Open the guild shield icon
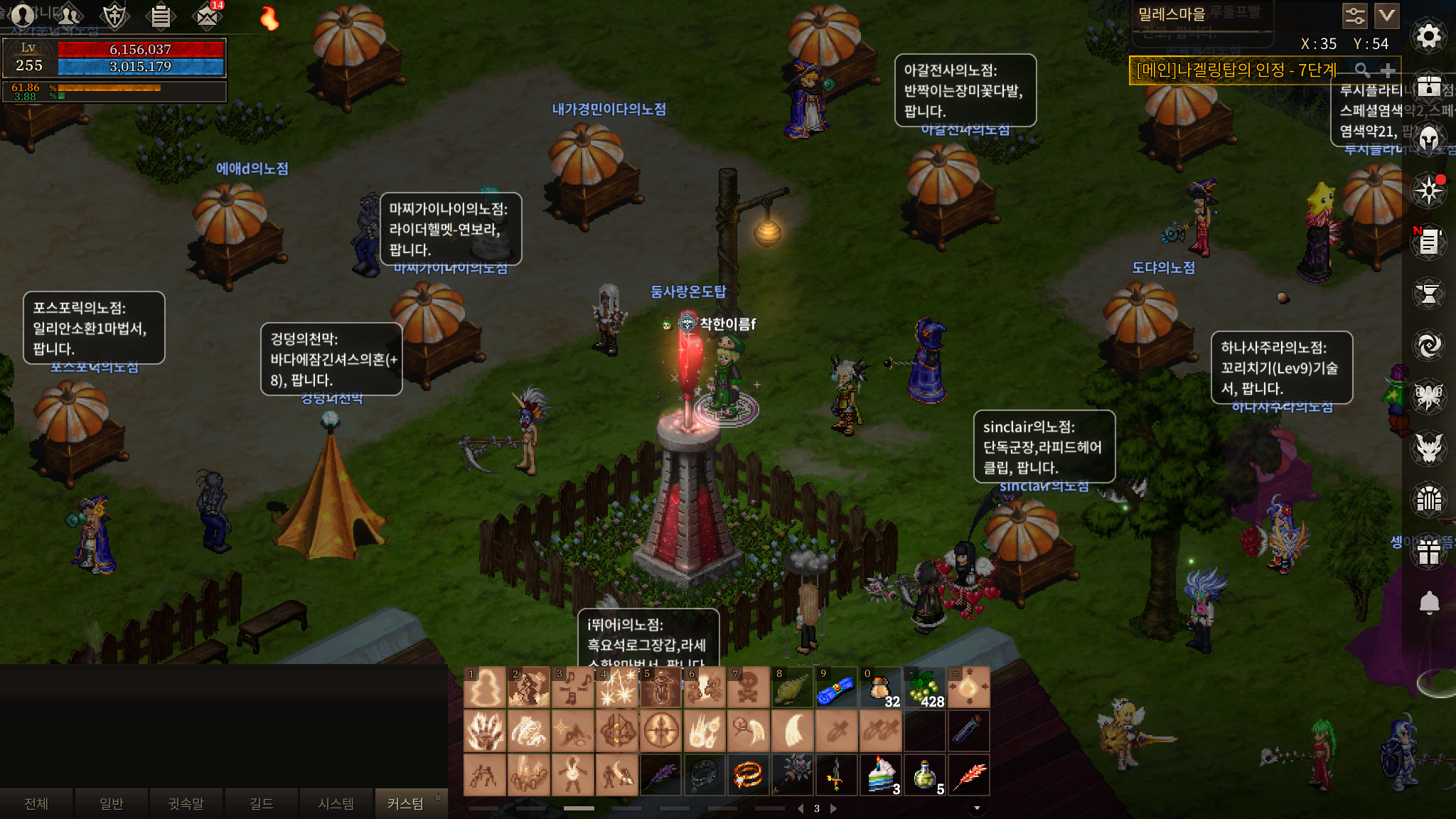 tap(114, 15)
